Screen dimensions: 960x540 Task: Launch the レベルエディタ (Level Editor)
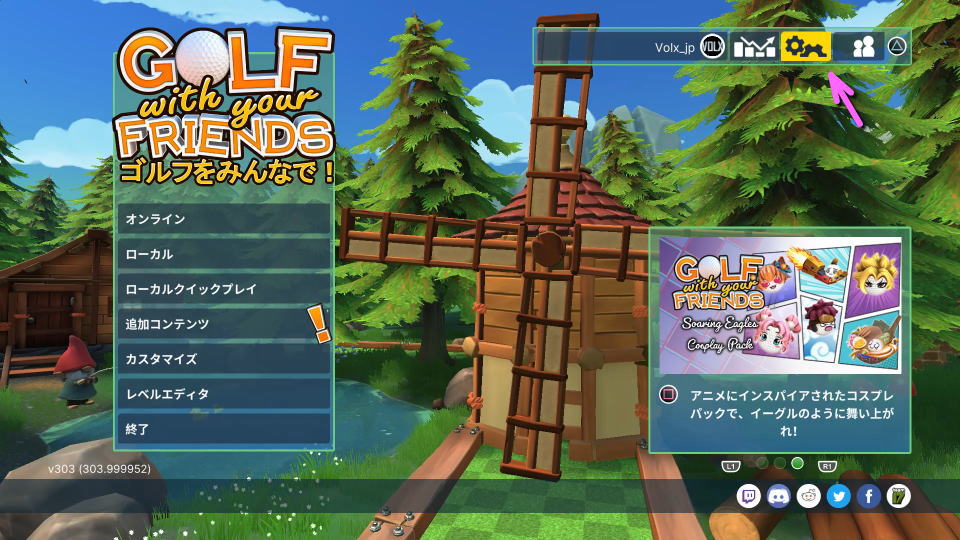click(x=223, y=394)
